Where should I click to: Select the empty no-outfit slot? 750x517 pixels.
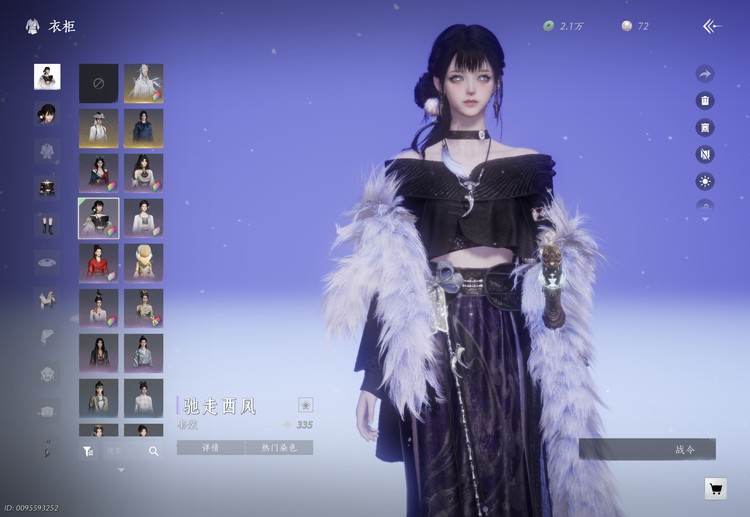99,83
